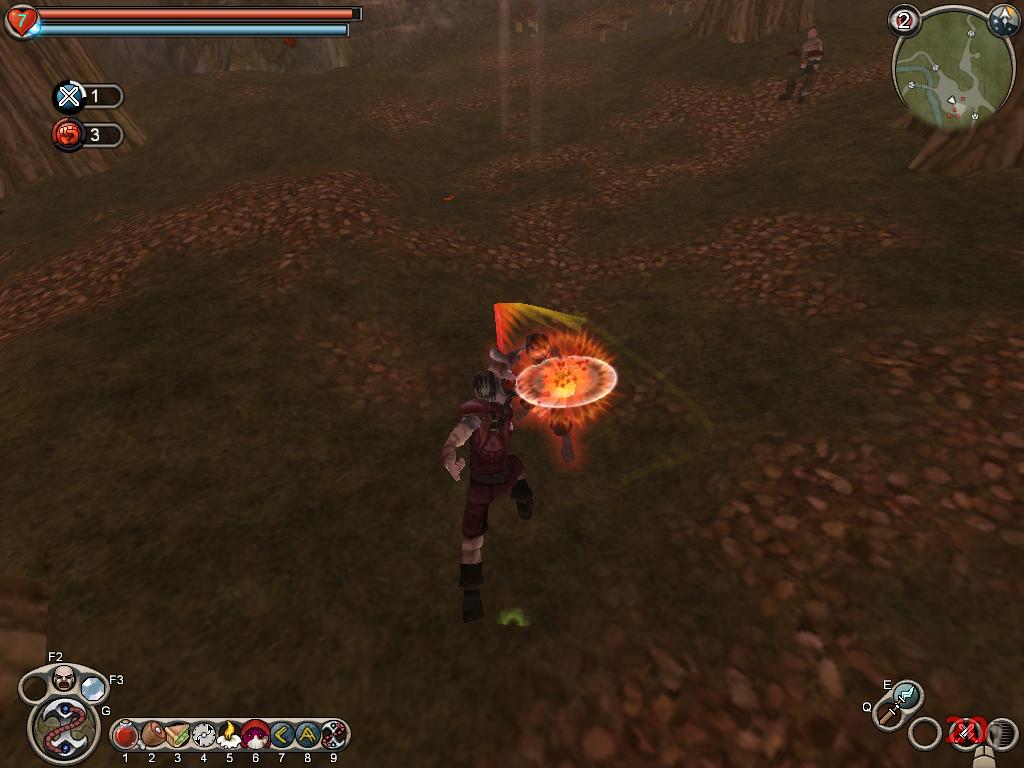This screenshot has width=1024, height=768.
Task: Trigger the yellow A-shaped rune expression
Action: [307, 736]
